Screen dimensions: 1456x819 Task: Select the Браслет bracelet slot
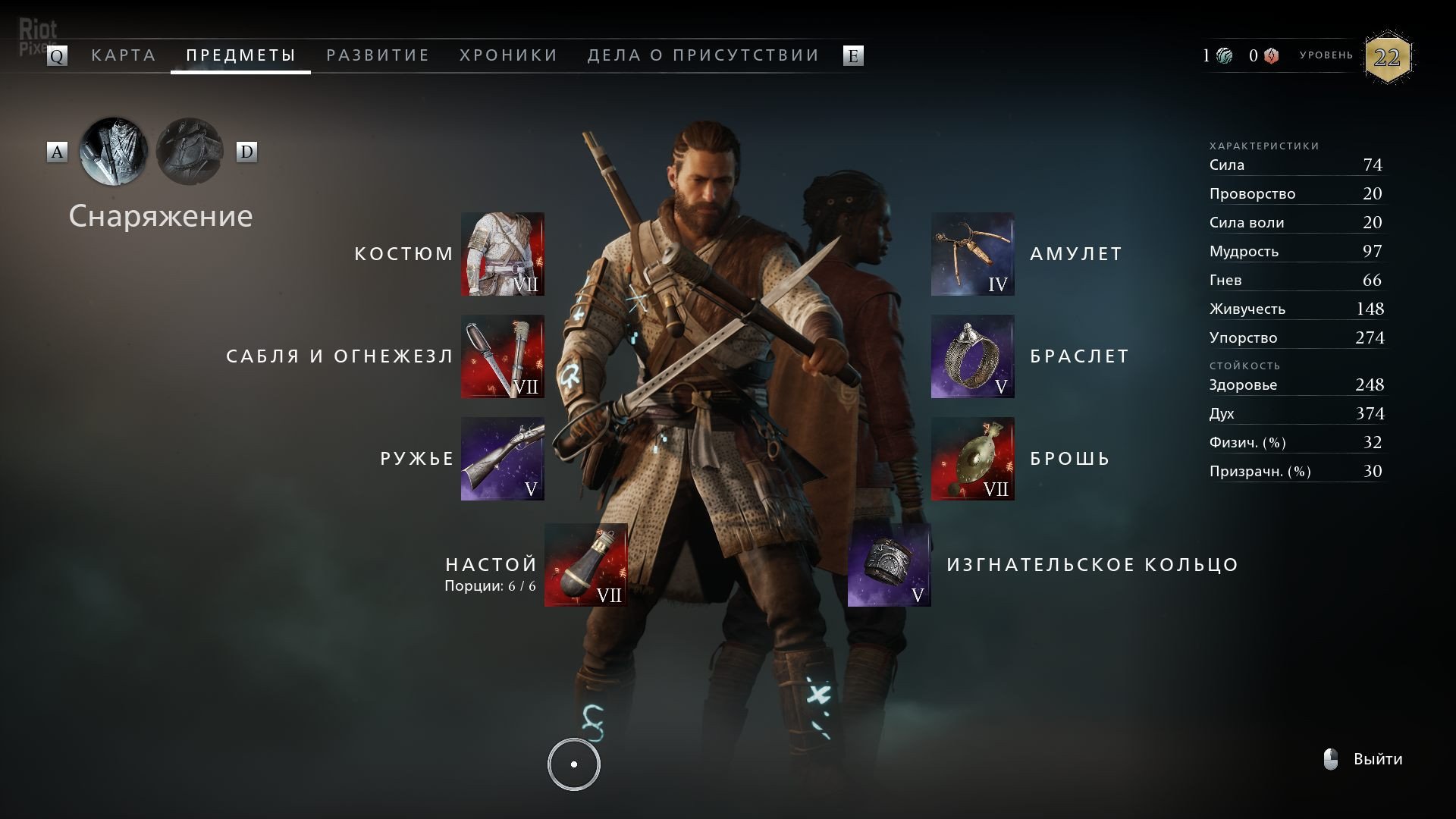[x=973, y=356]
